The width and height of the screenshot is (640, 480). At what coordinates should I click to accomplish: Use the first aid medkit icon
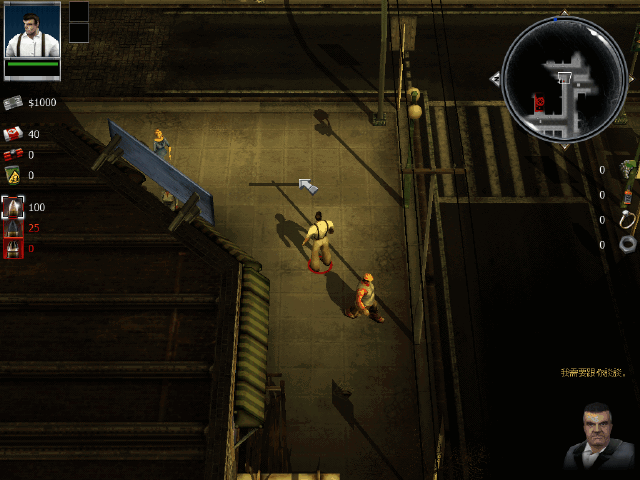coord(13,134)
